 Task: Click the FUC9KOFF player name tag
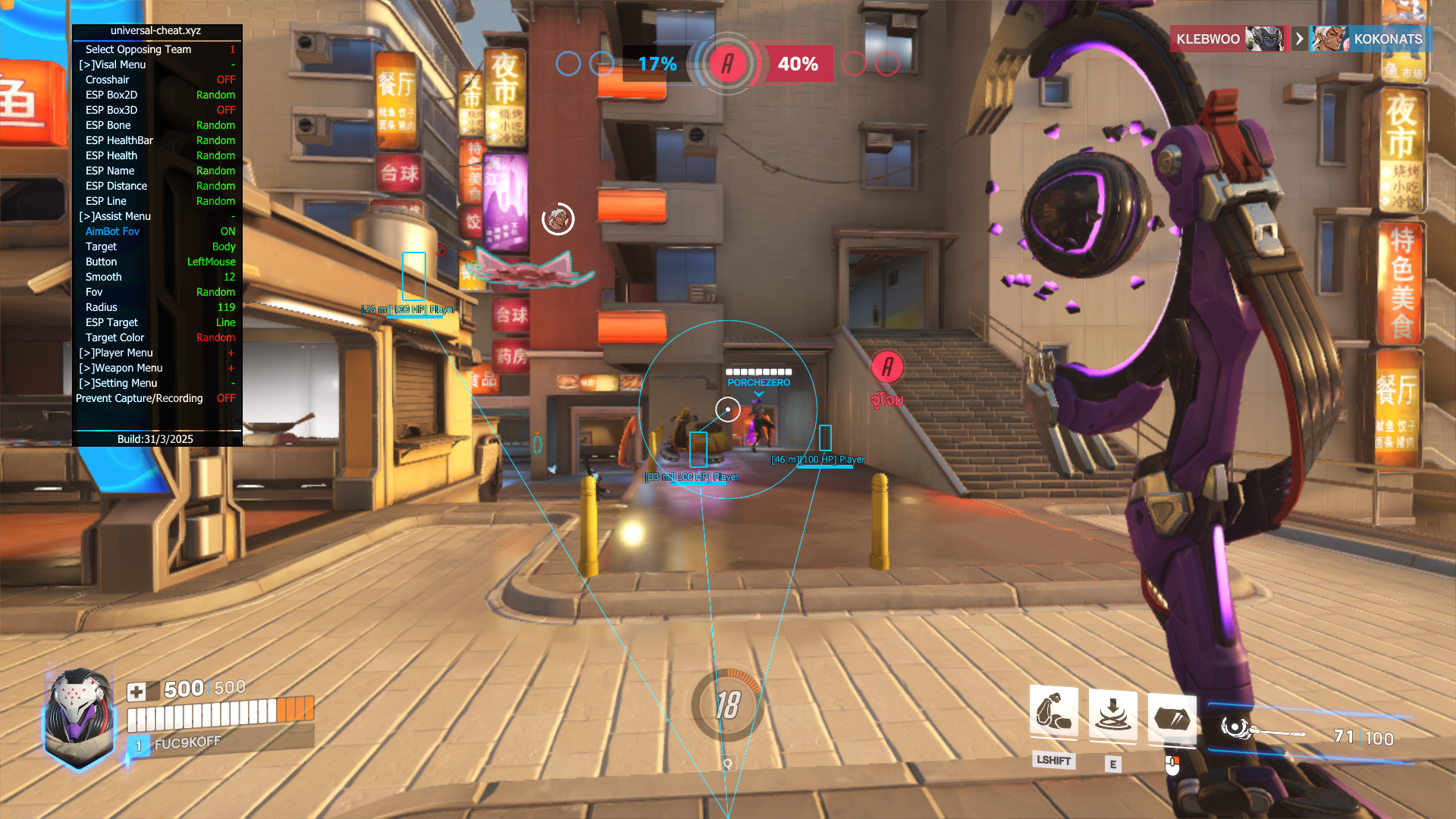187,743
